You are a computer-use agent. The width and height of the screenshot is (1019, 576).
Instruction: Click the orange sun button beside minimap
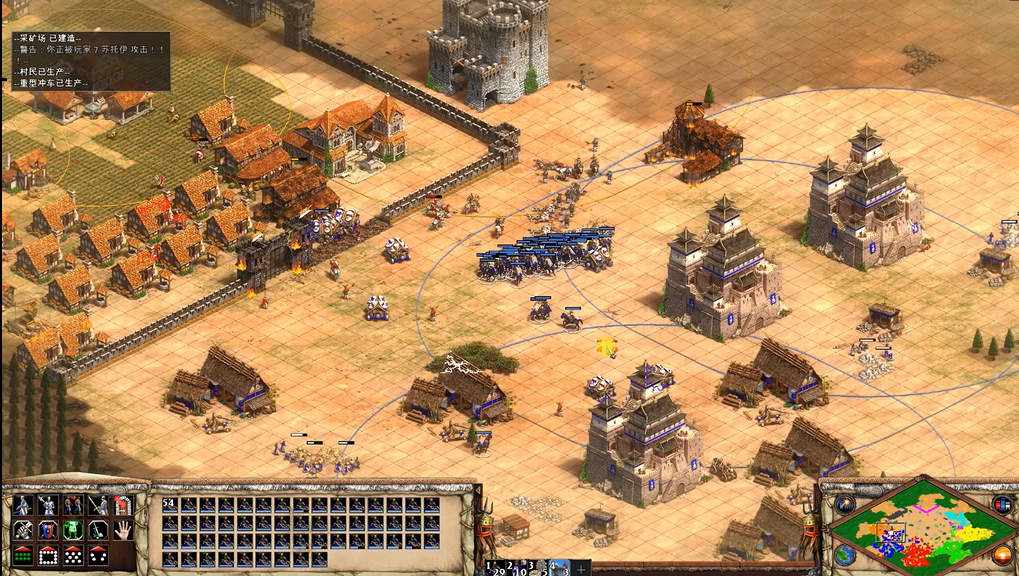point(1001,554)
